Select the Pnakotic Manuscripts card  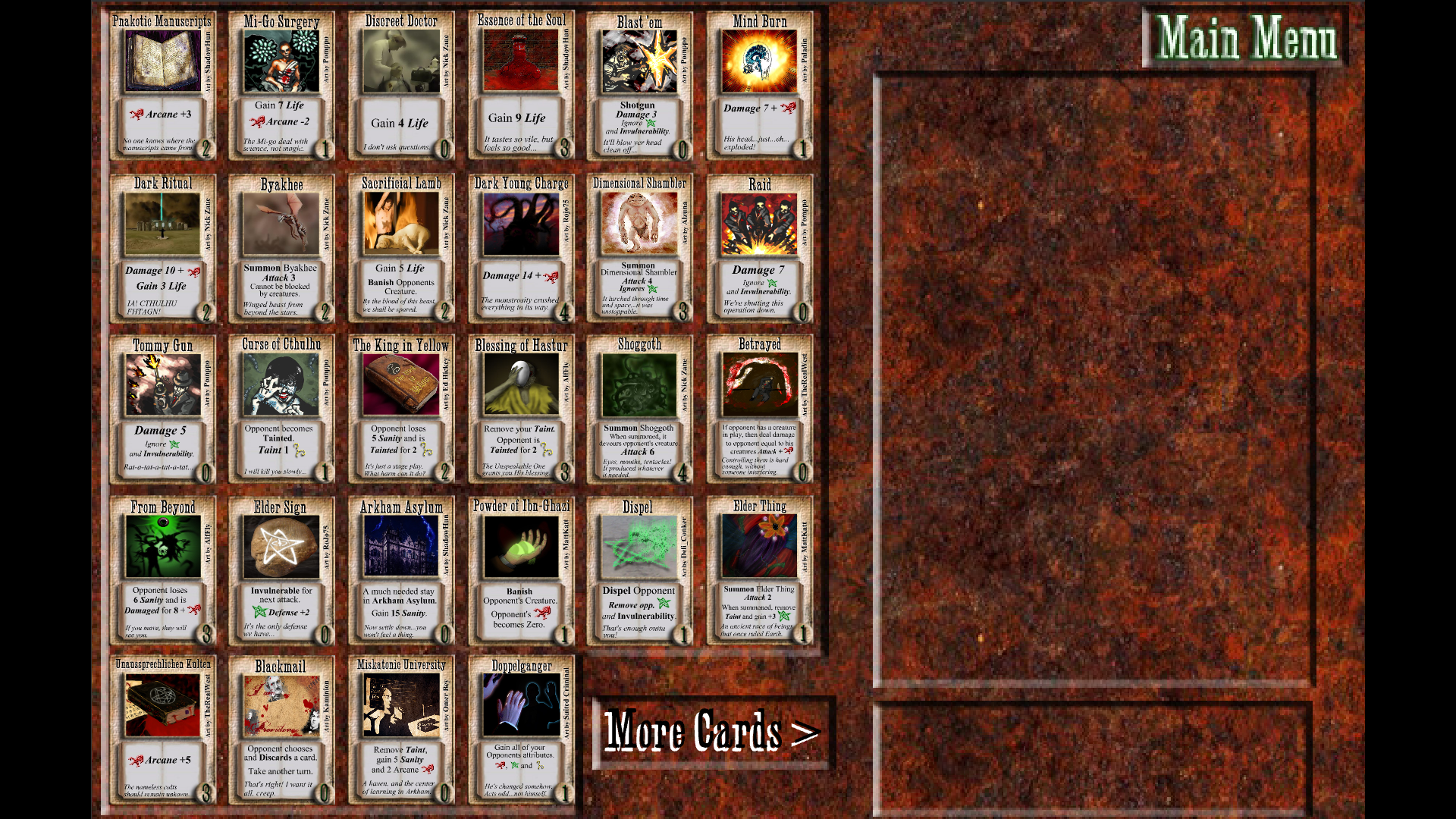pyautogui.click(x=163, y=85)
